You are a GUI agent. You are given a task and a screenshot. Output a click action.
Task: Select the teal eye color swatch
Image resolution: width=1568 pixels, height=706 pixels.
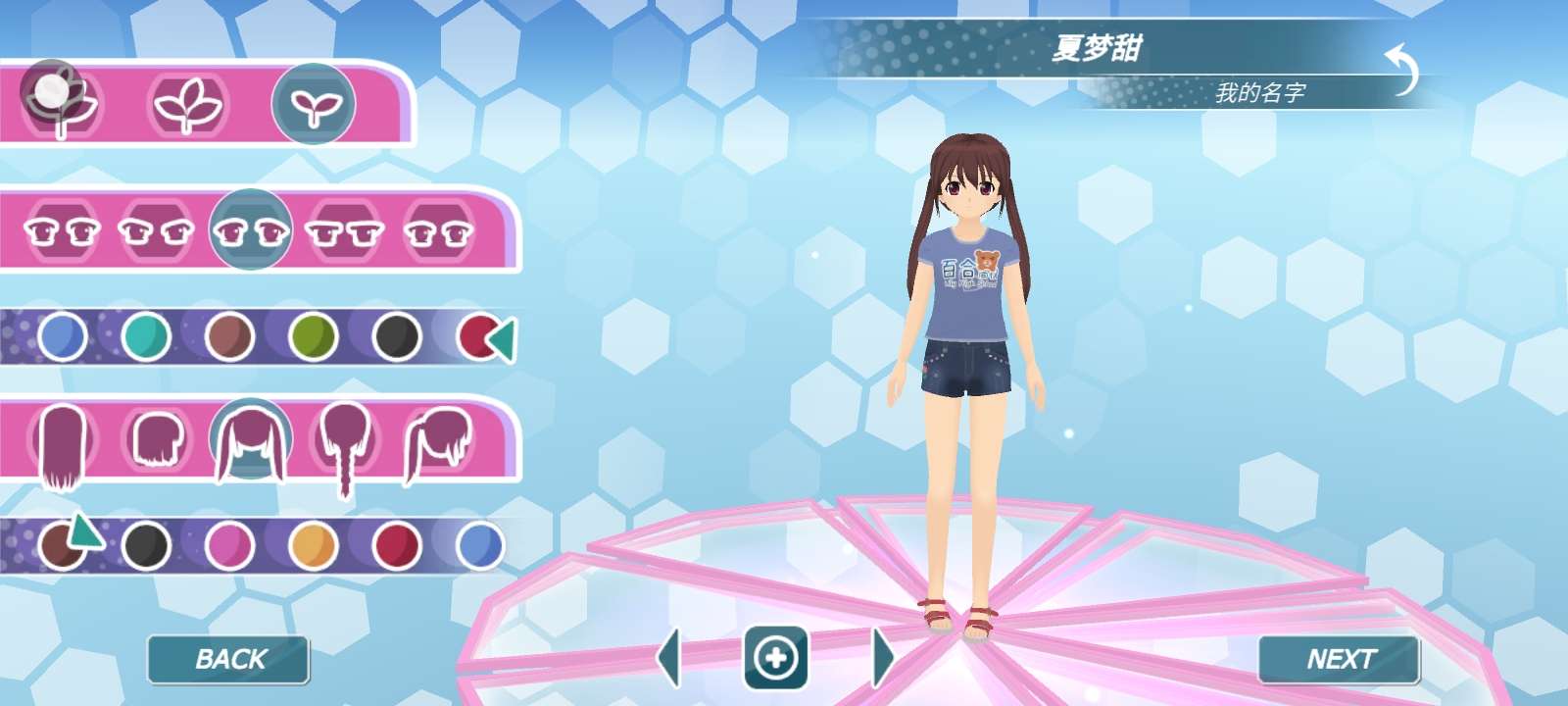click(147, 336)
